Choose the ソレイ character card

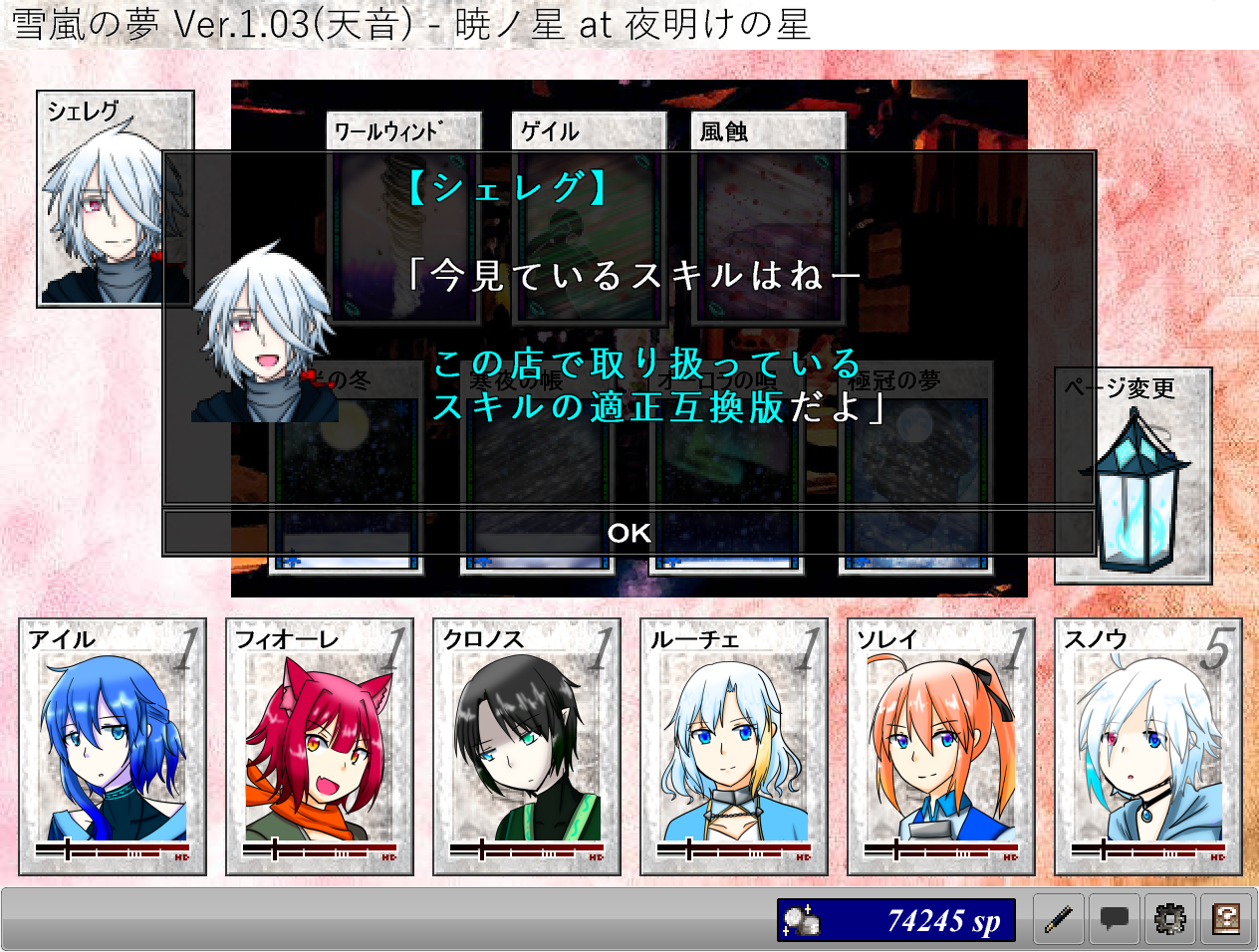click(941, 747)
